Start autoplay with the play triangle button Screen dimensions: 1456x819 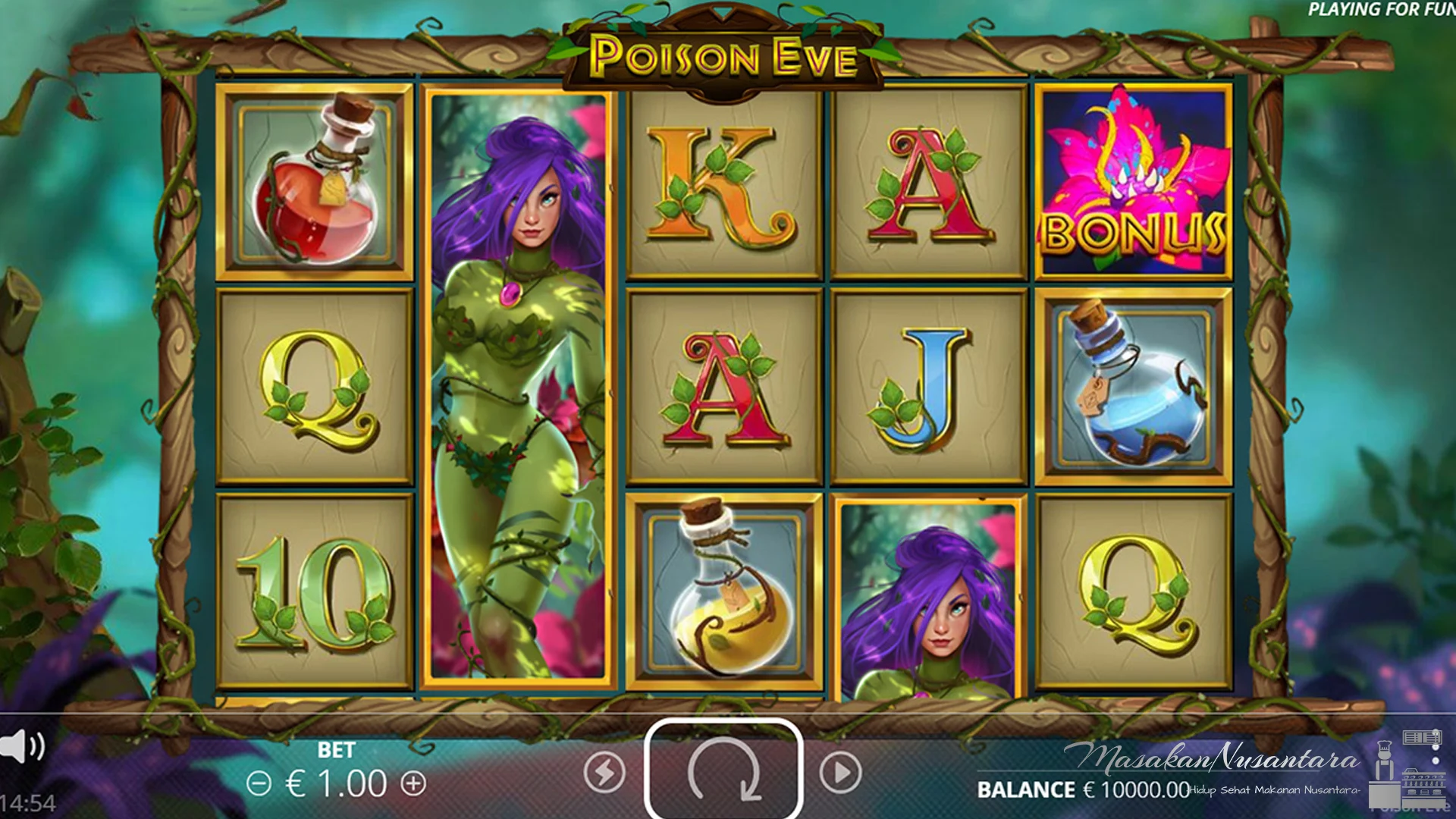point(840,773)
